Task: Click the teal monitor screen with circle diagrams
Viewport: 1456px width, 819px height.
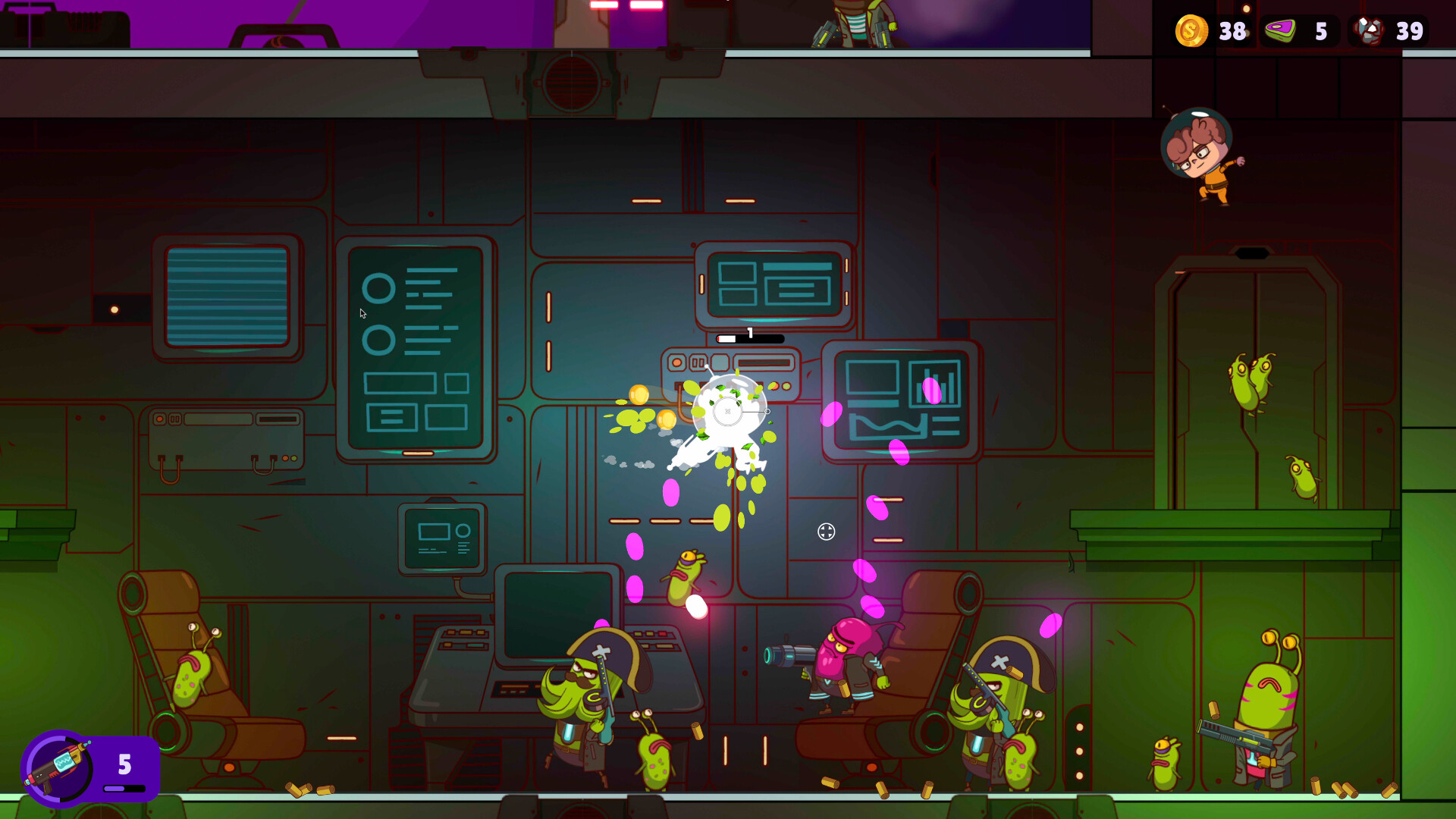Action: point(416,345)
